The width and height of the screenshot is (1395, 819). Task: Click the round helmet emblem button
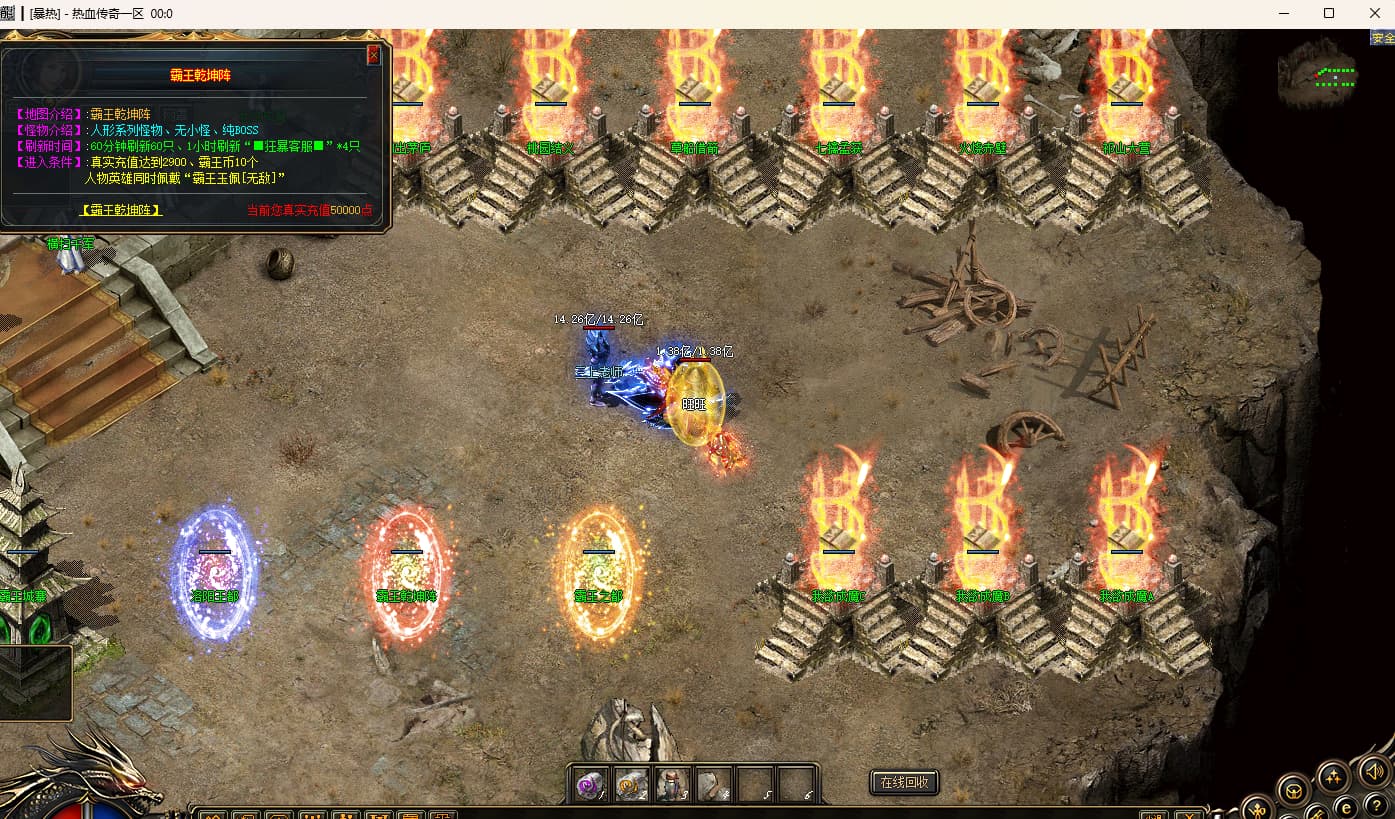click(x=1293, y=790)
